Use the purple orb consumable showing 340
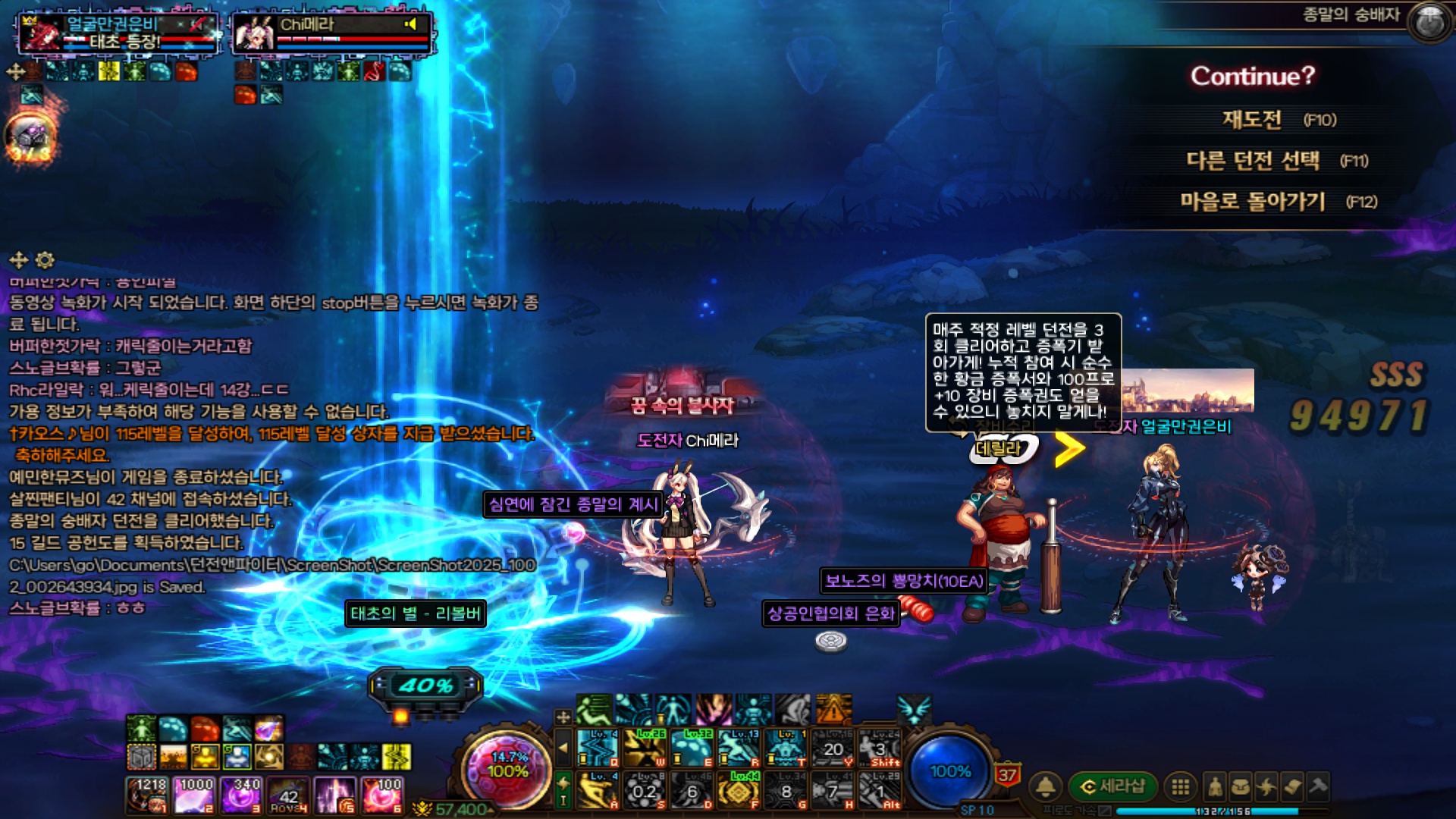 (x=242, y=795)
